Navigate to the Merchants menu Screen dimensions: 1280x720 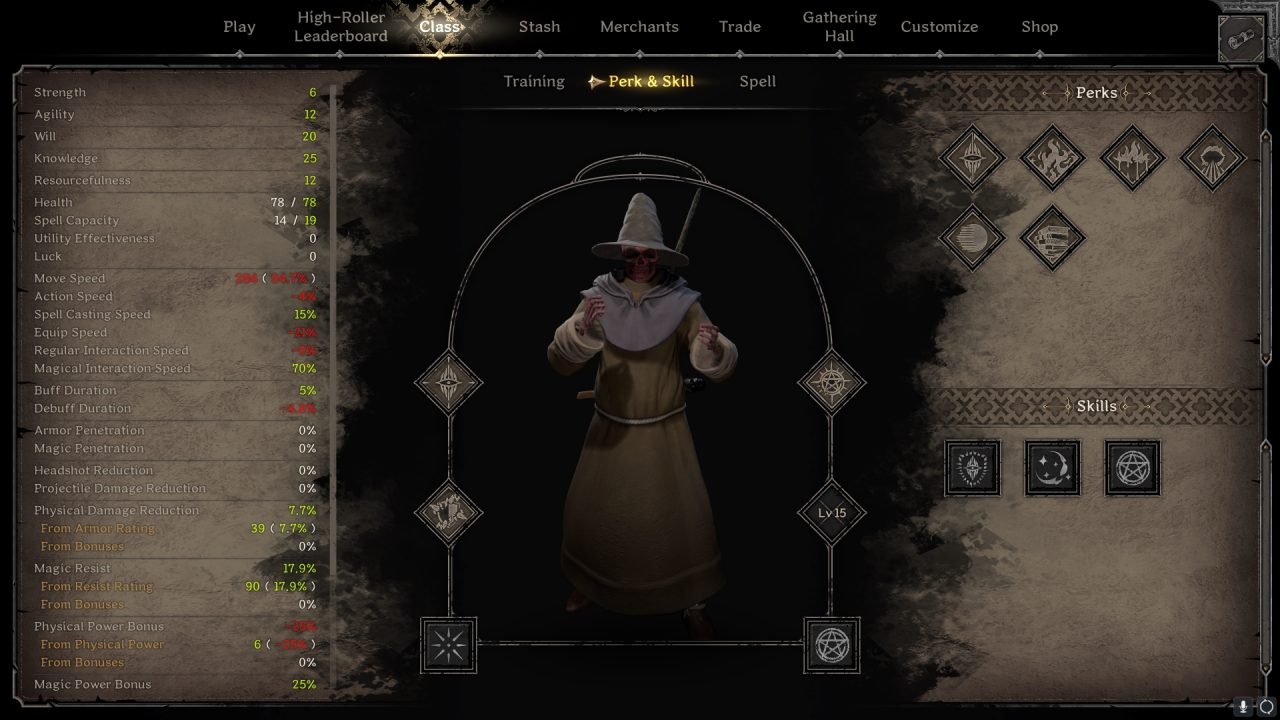(x=639, y=27)
